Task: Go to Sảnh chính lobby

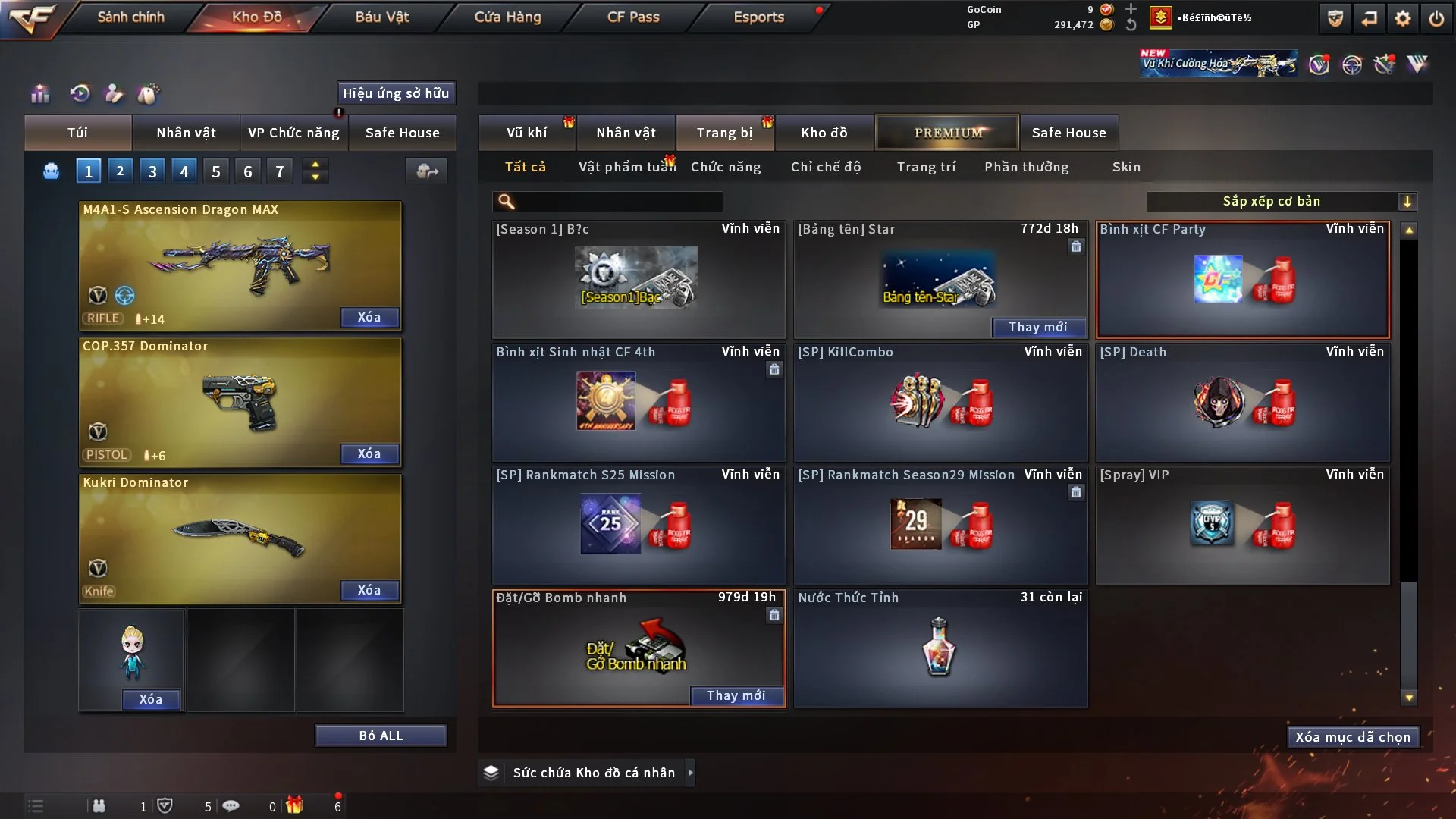Action: tap(130, 17)
